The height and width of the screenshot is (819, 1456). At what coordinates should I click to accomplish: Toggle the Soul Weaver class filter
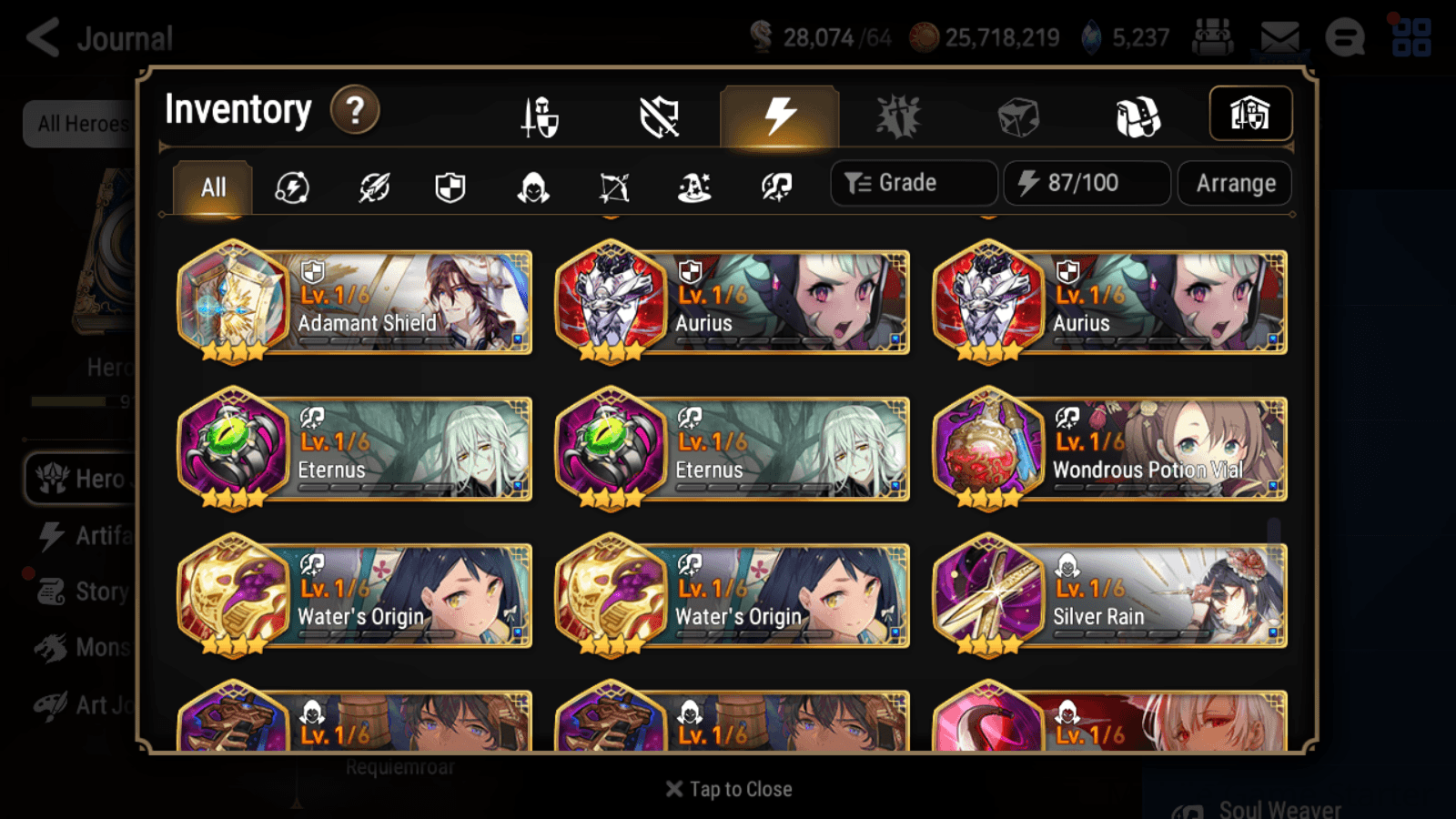point(776,188)
